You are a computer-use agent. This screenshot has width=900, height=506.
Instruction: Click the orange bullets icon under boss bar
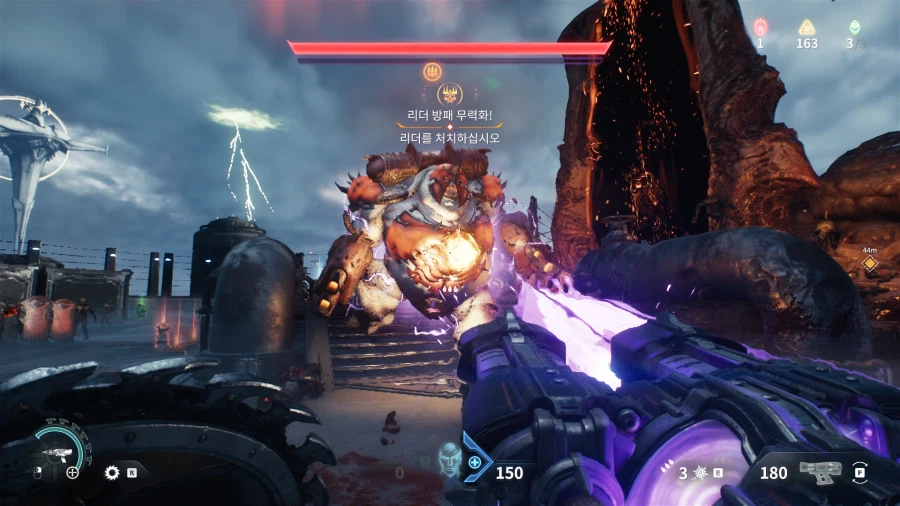coord(433,71)
